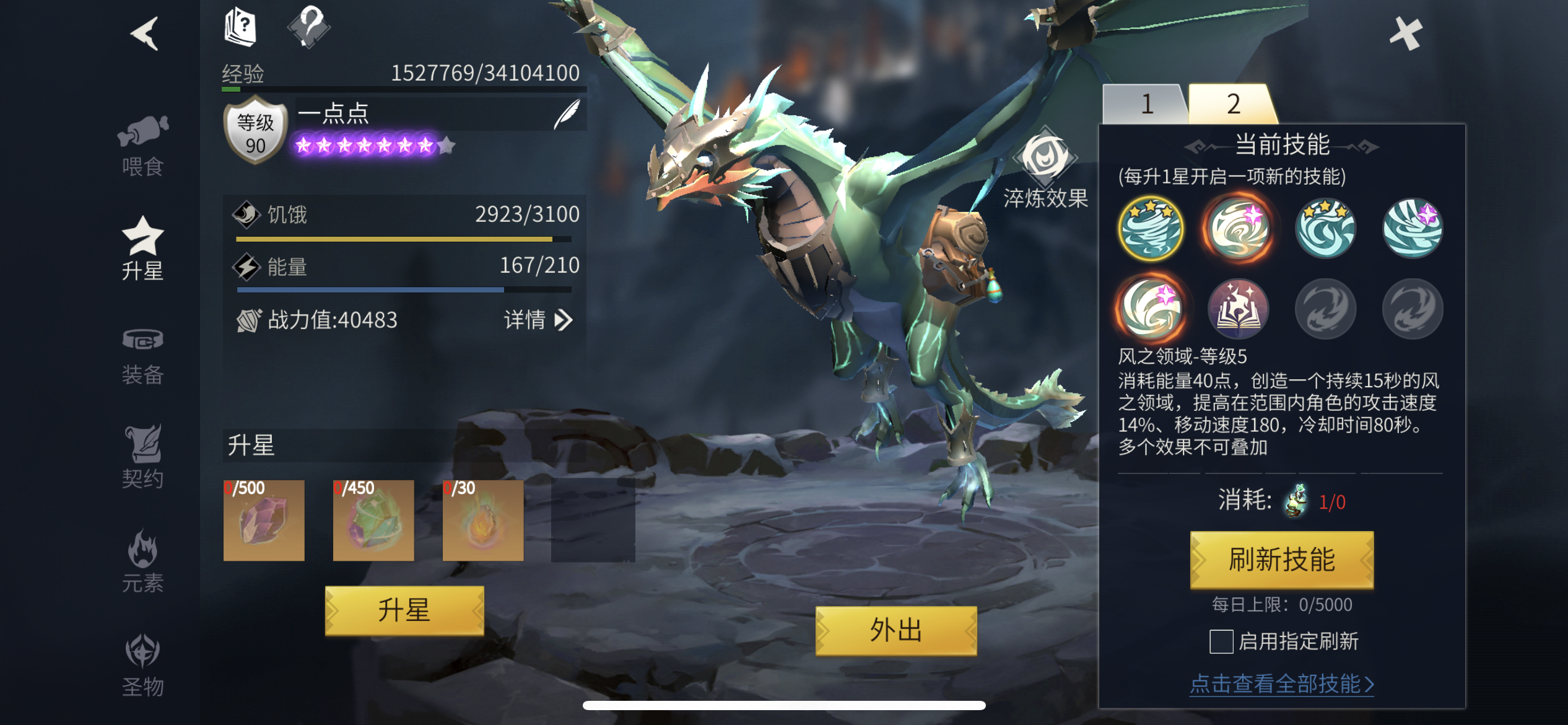
Task: Select the purple crystal material slot
Action: click(x=264, y=521)
